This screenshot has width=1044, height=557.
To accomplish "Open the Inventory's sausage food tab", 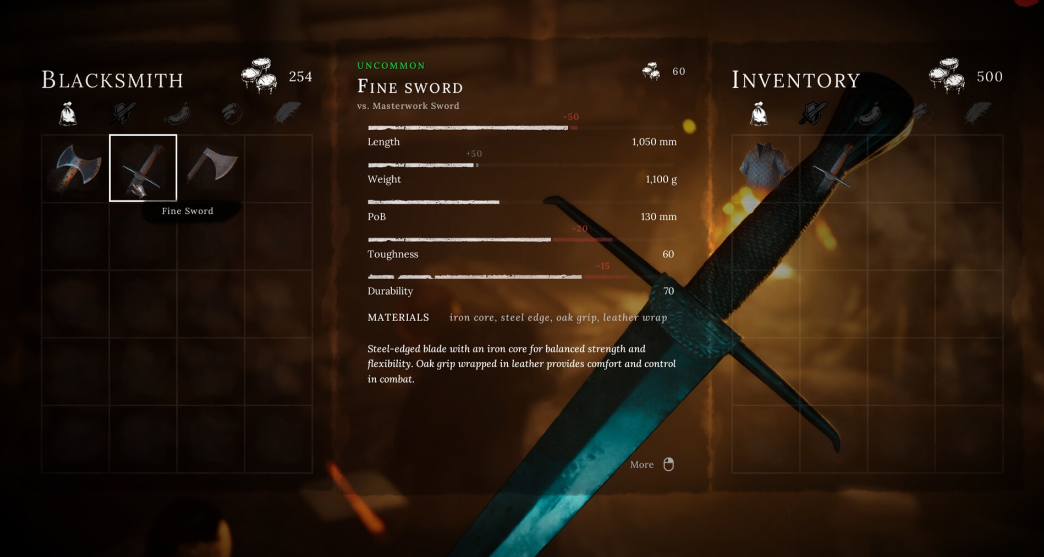I will tap(868, 113).
